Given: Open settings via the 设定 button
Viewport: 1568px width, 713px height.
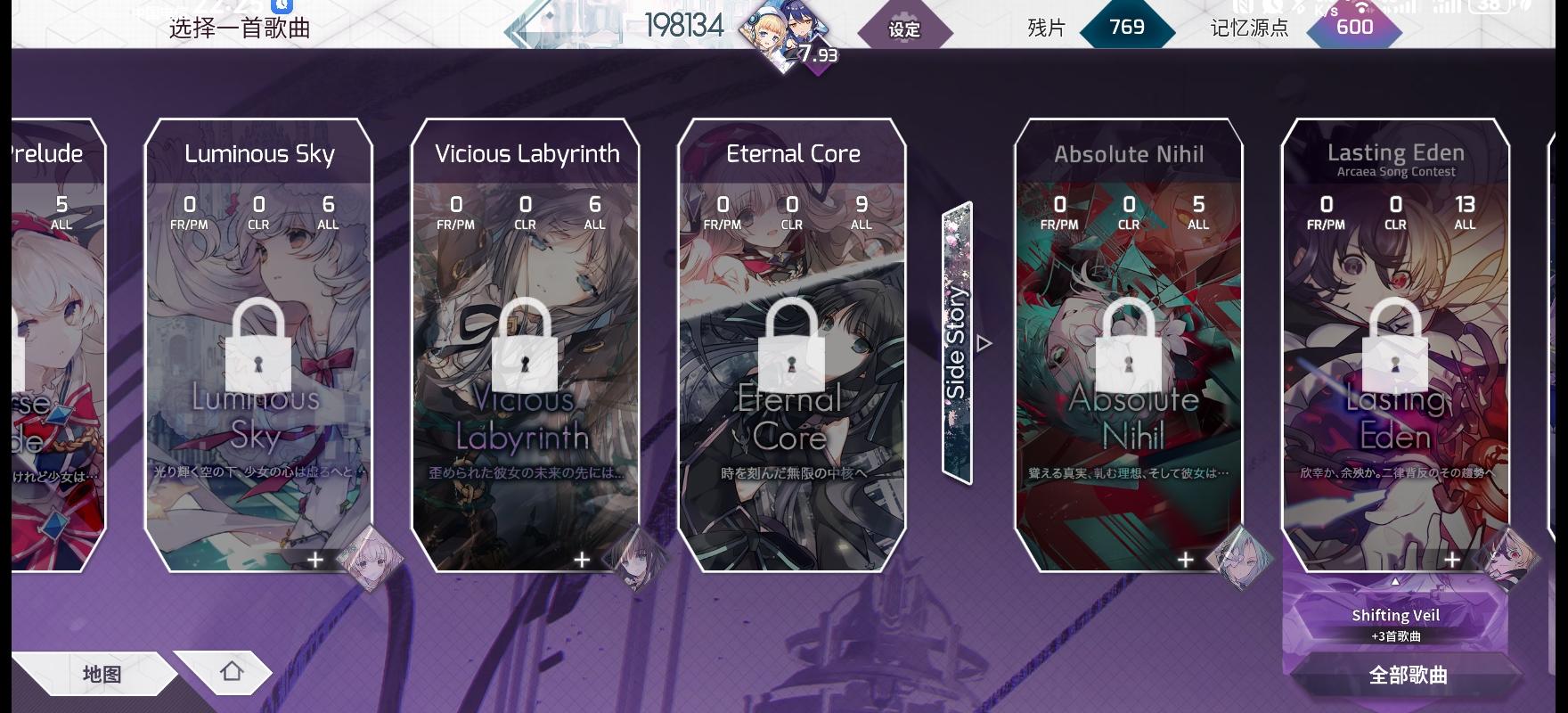Looking at the screenshot, I should [x=903, y=29].
